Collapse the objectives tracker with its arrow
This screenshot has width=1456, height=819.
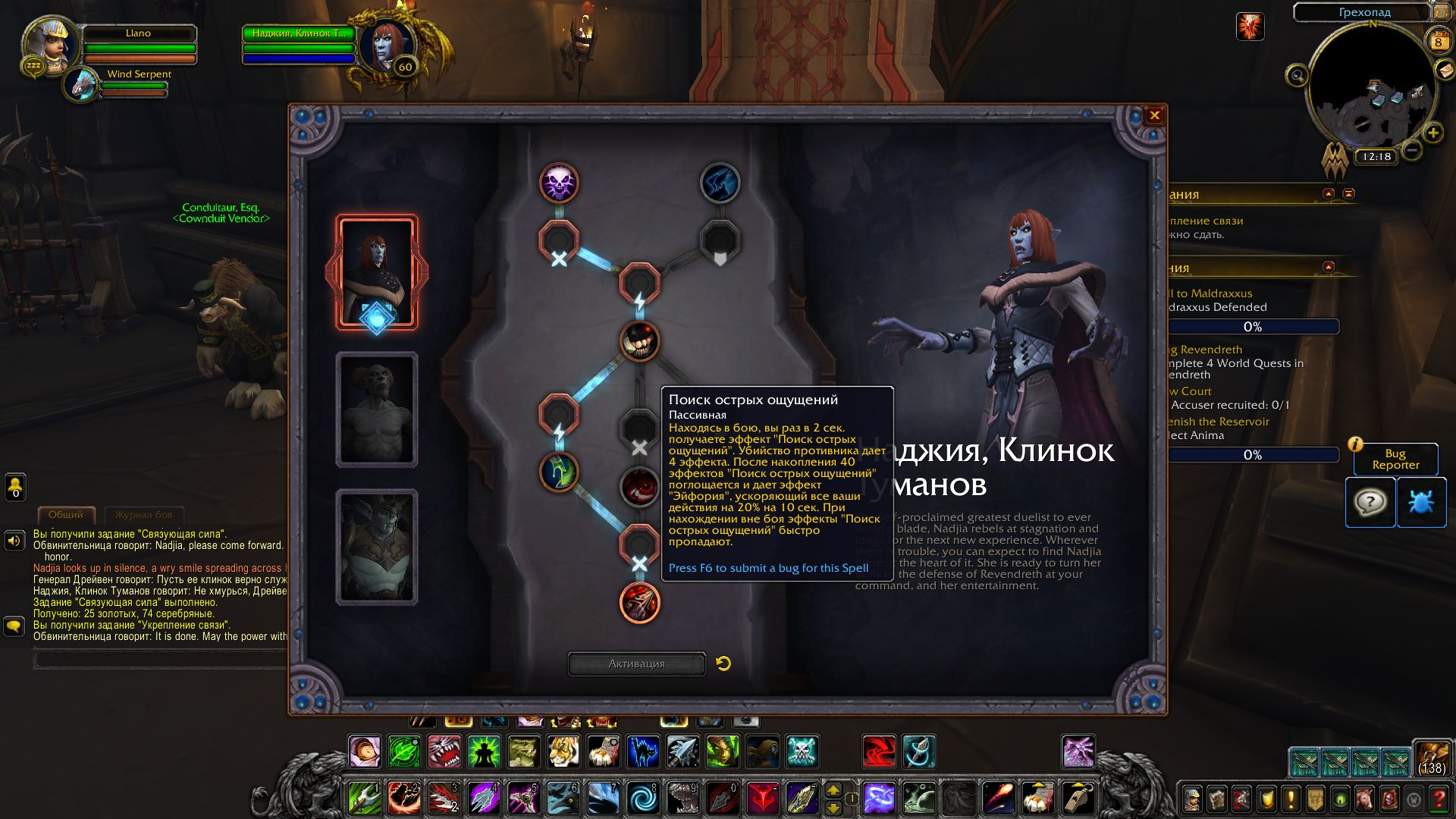(x=1327, y=195)
